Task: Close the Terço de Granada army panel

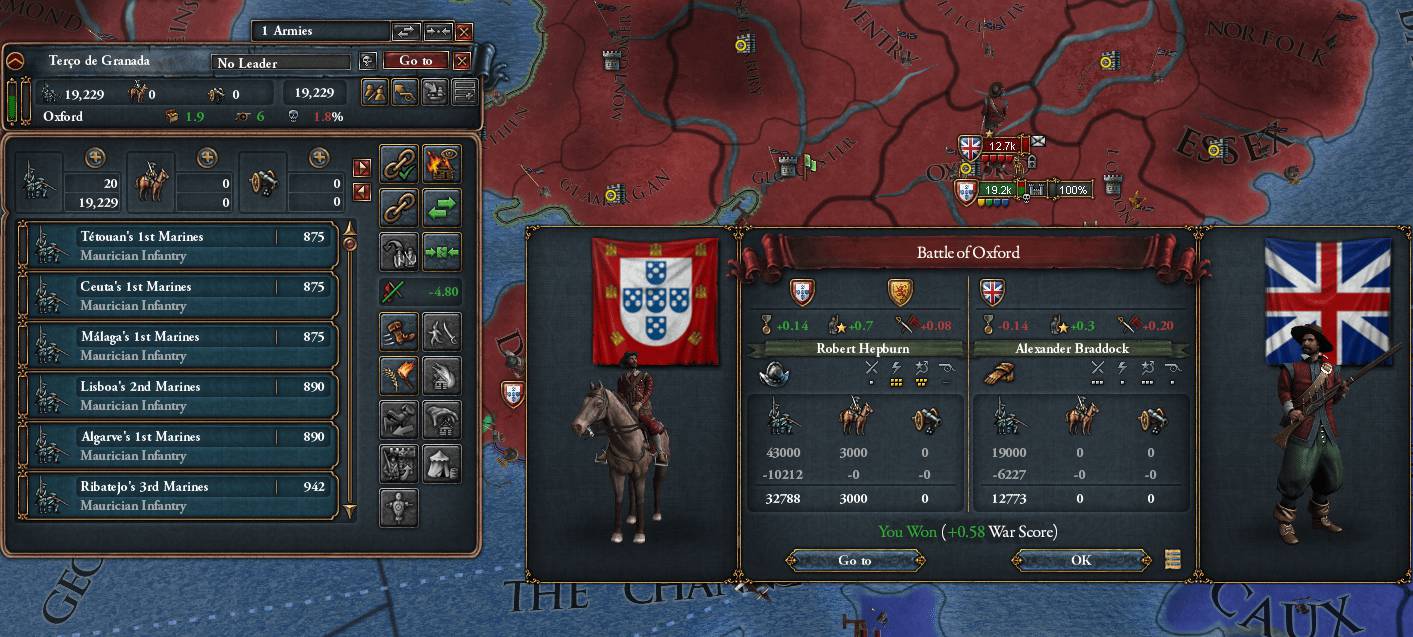Action: coord(462,61)
